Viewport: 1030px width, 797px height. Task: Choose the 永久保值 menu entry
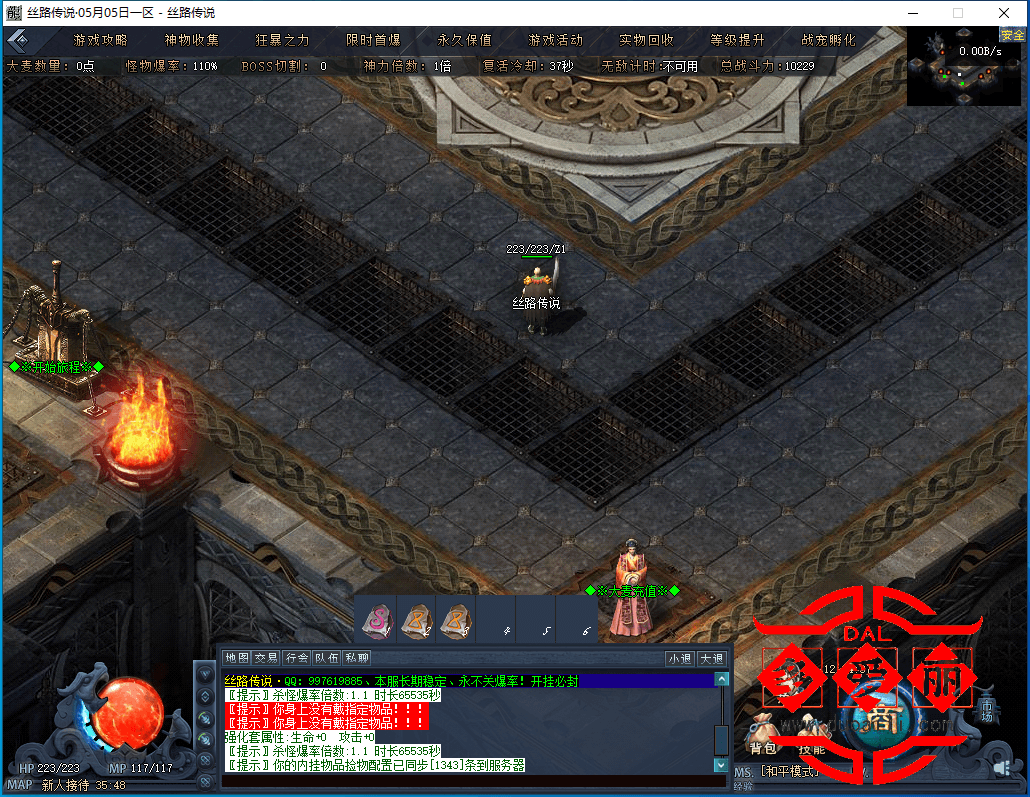click(465, 40)
